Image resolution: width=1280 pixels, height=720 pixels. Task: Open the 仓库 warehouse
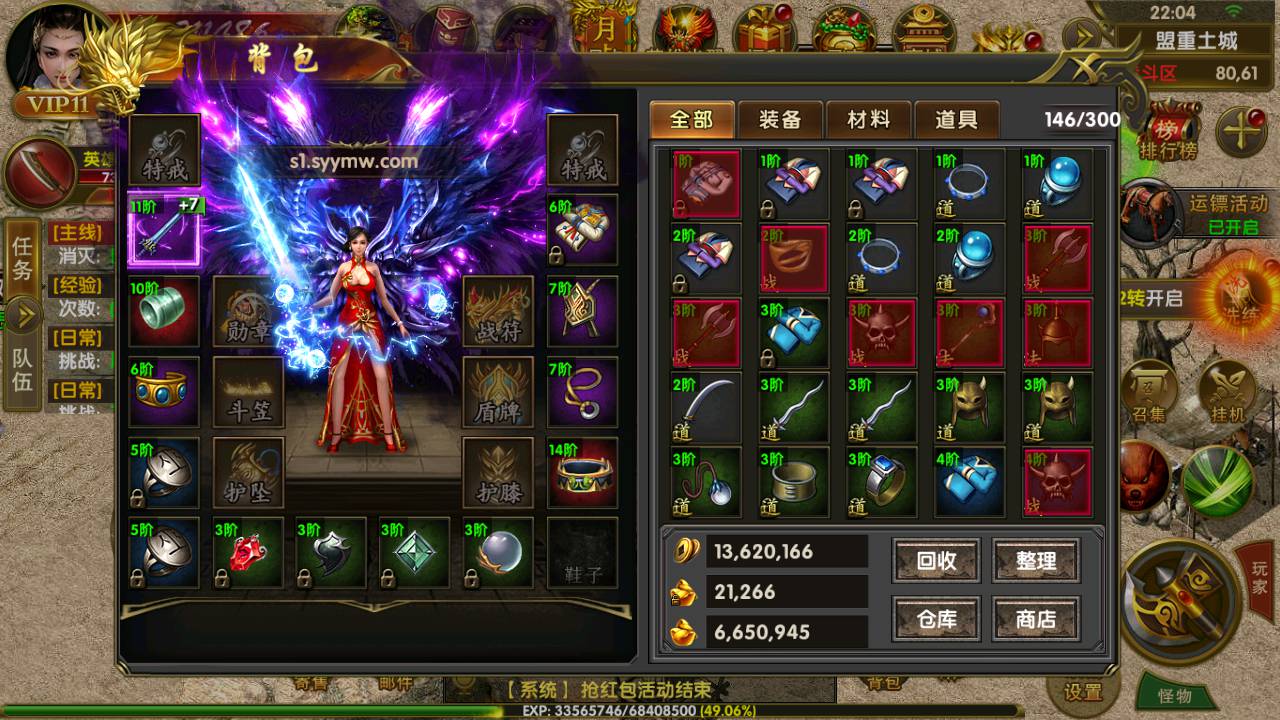click(936, 619)
